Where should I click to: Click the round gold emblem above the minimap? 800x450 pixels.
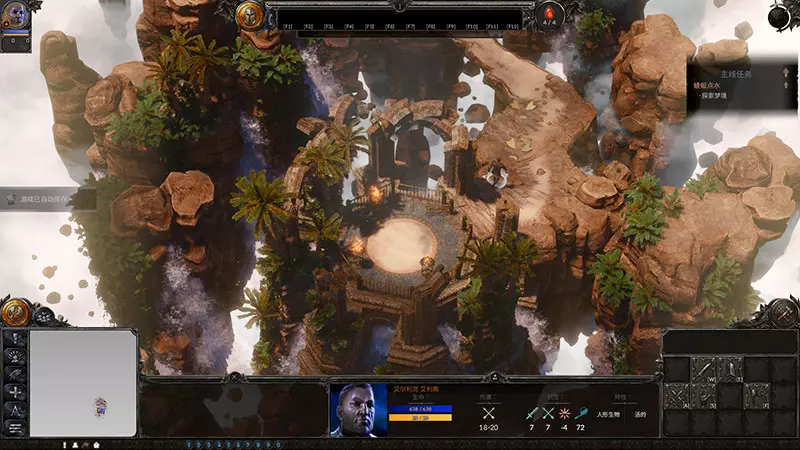coord(16,312)
